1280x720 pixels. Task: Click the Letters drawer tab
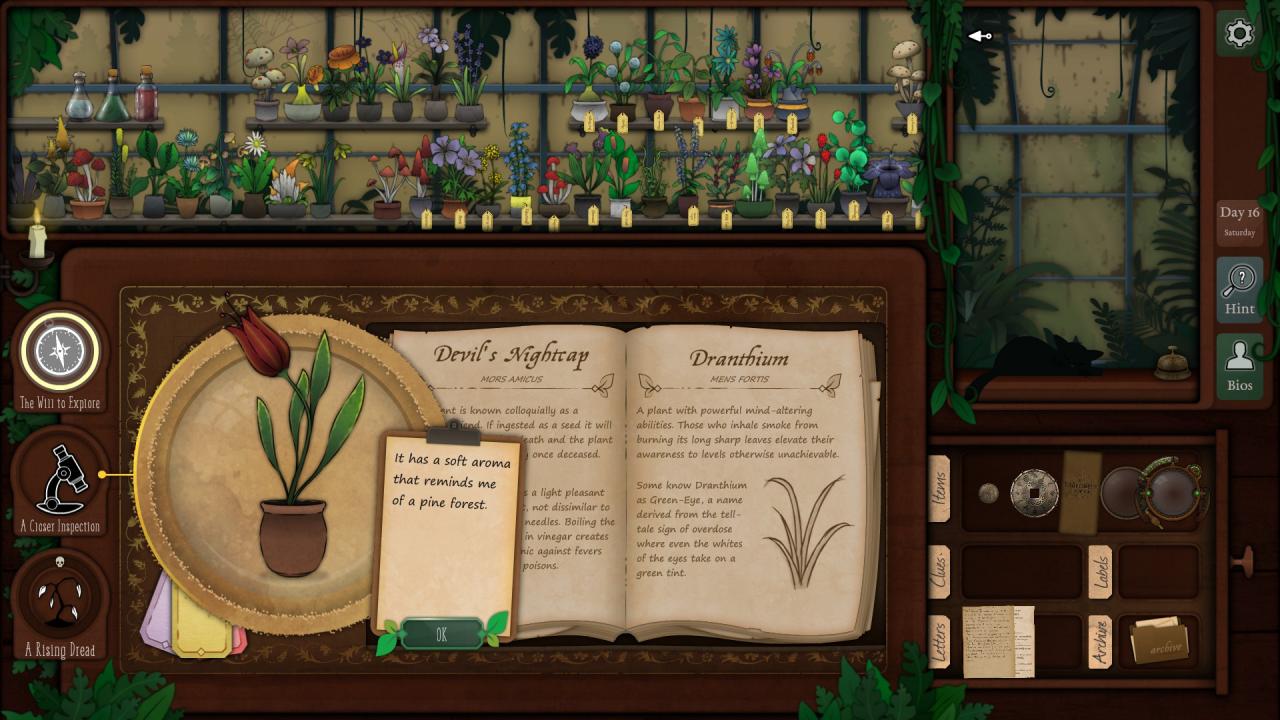click(939, 641)
